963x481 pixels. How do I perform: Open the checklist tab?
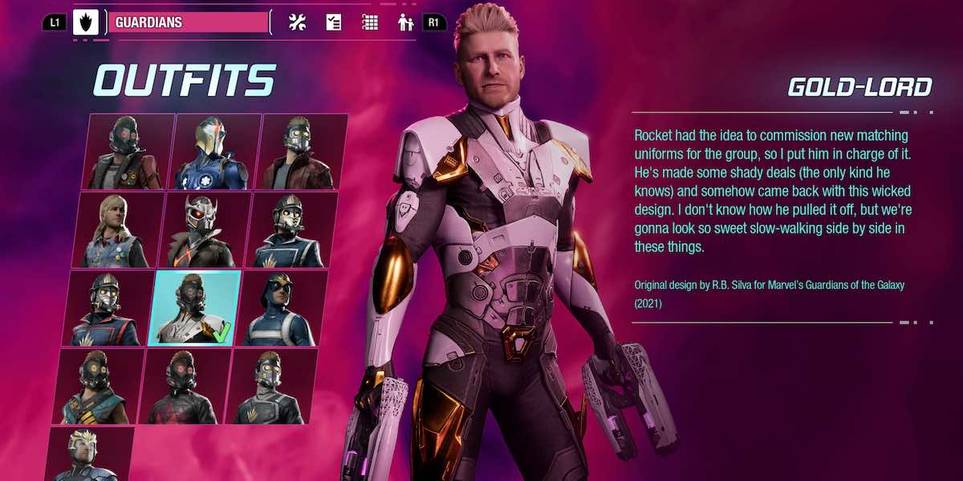click(334, 22)
